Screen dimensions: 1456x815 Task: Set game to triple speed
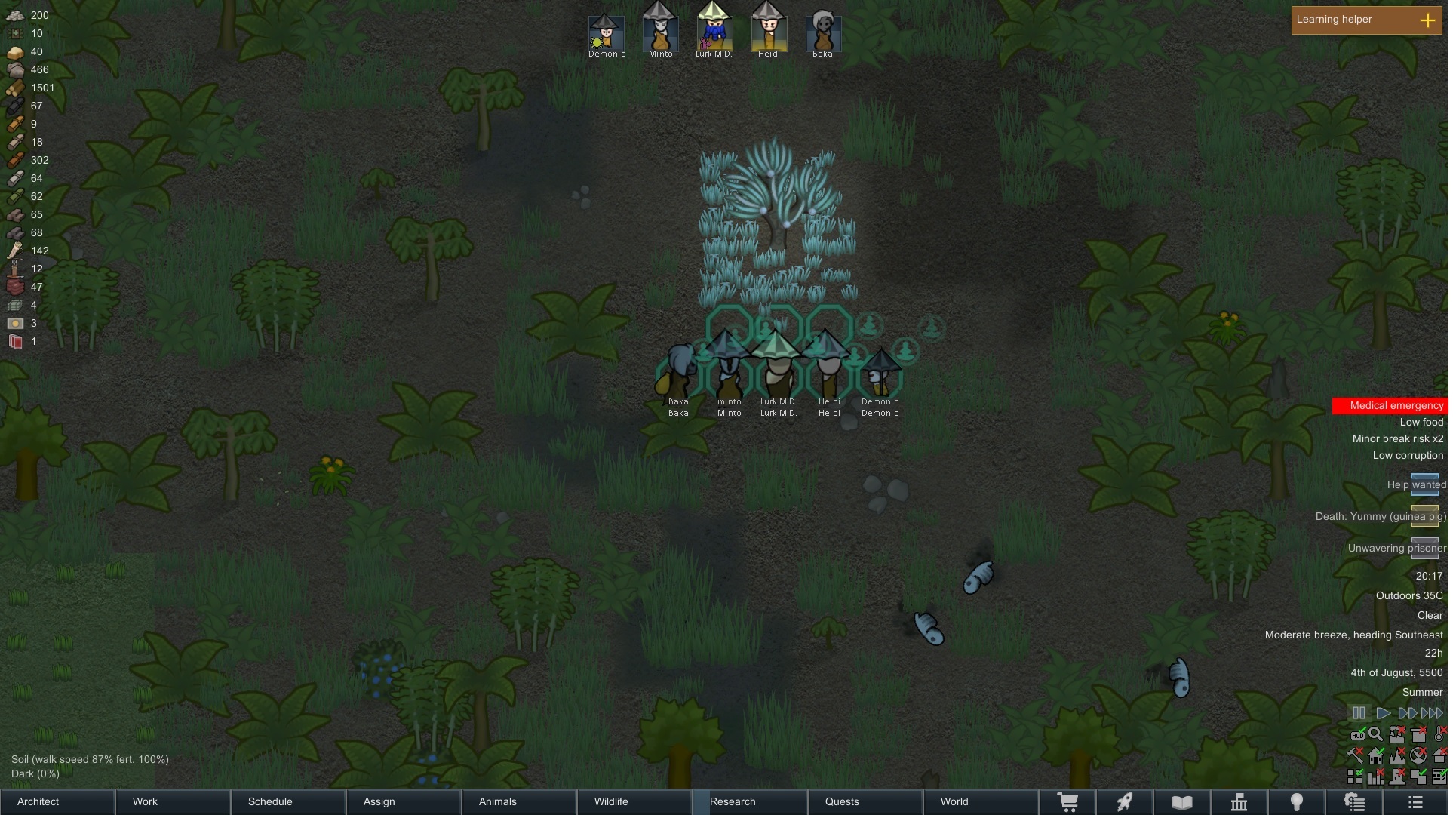pyautogui.click(x=1432, y=713)
